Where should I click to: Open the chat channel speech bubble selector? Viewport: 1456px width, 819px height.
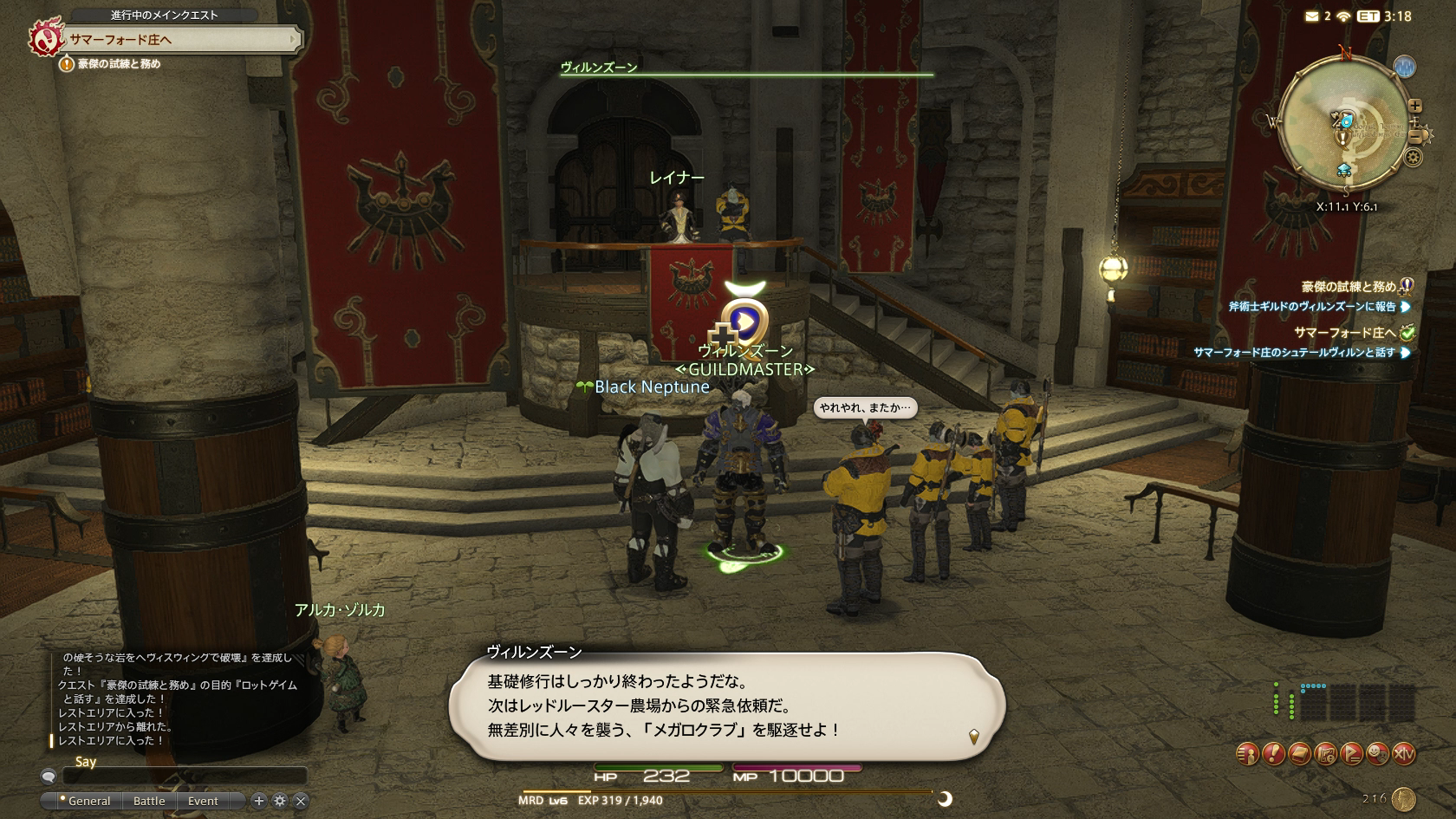[49, 776]
